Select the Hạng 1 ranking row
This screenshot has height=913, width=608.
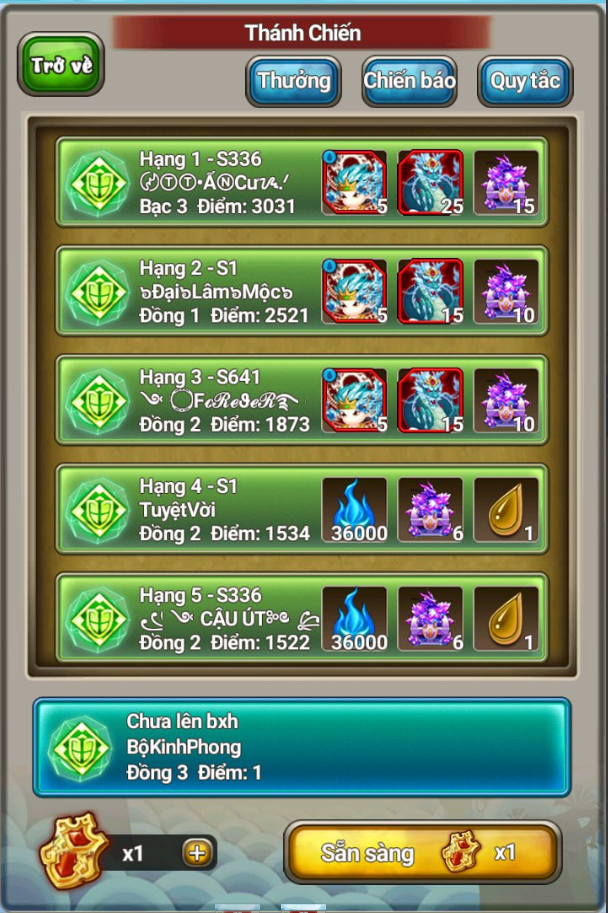coord(220,182)
